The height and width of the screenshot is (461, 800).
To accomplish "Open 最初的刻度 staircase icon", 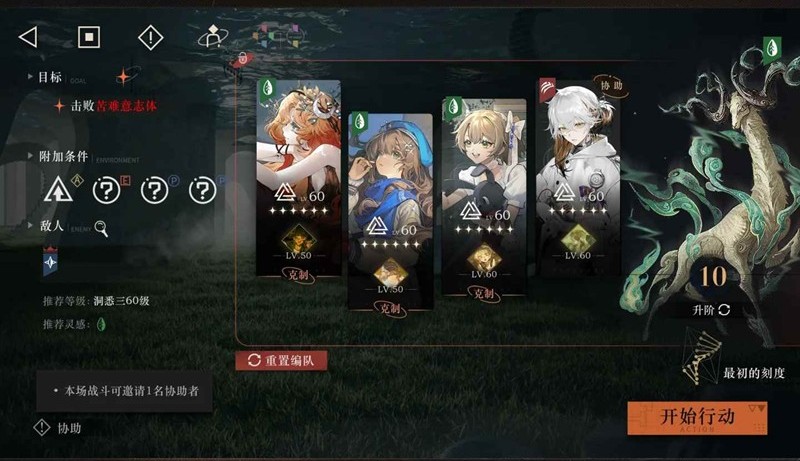I will [x=701, y=362].
